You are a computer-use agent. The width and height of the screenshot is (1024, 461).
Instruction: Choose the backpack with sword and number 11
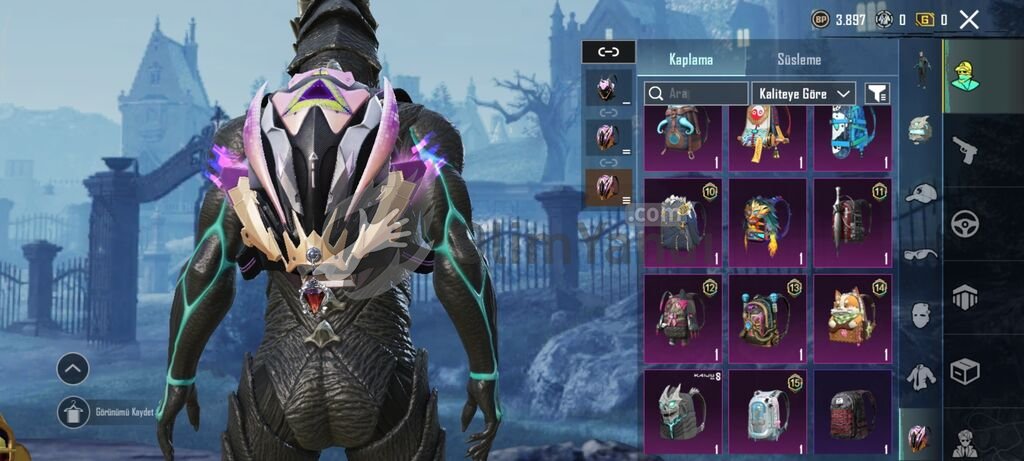point(852,223)
